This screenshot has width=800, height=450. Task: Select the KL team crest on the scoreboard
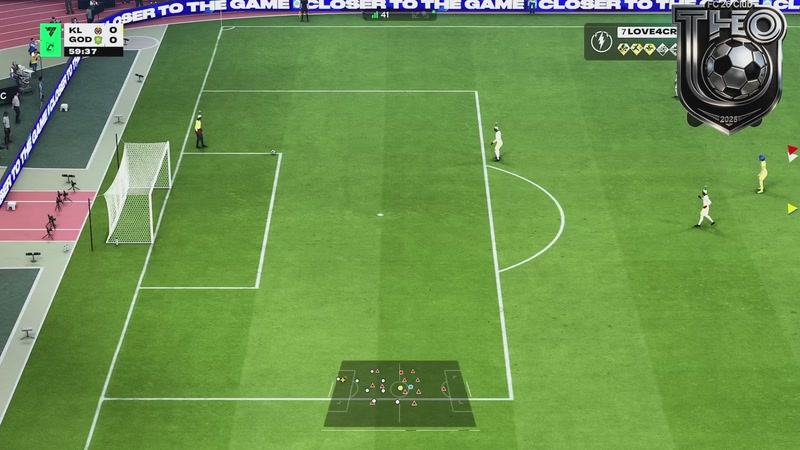click(x=96, y=30)
